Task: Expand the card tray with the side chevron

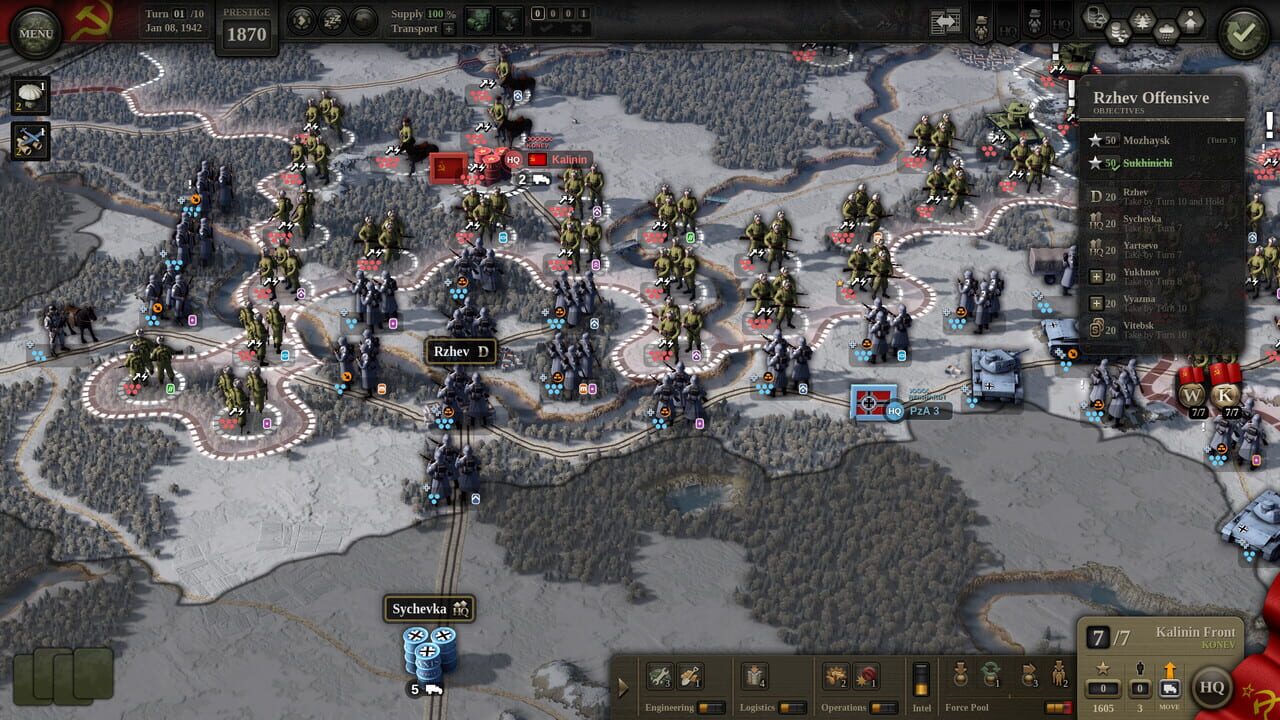Action: tap(624, 688)
